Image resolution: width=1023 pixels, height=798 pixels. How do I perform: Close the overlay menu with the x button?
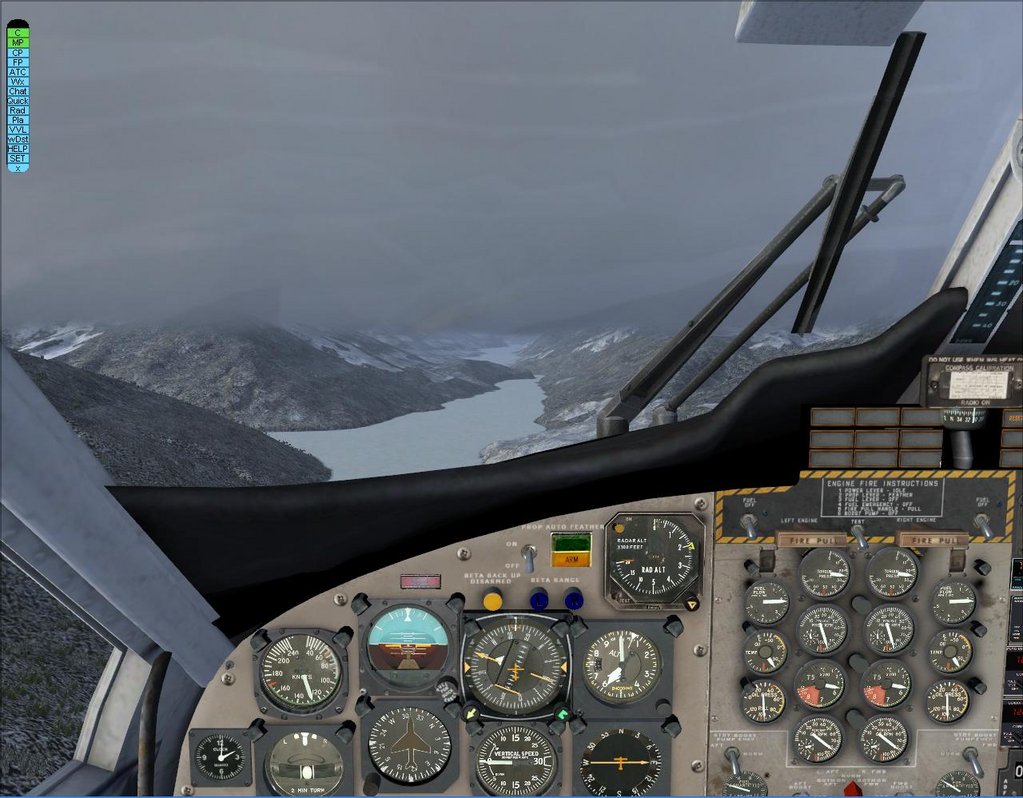(18, 168)
